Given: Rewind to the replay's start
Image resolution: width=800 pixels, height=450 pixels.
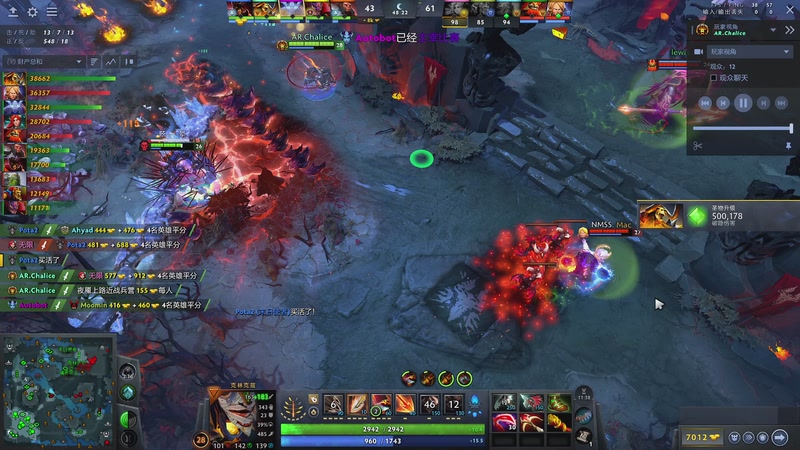Looking at the screenshot, I should [x=704, y=102].
